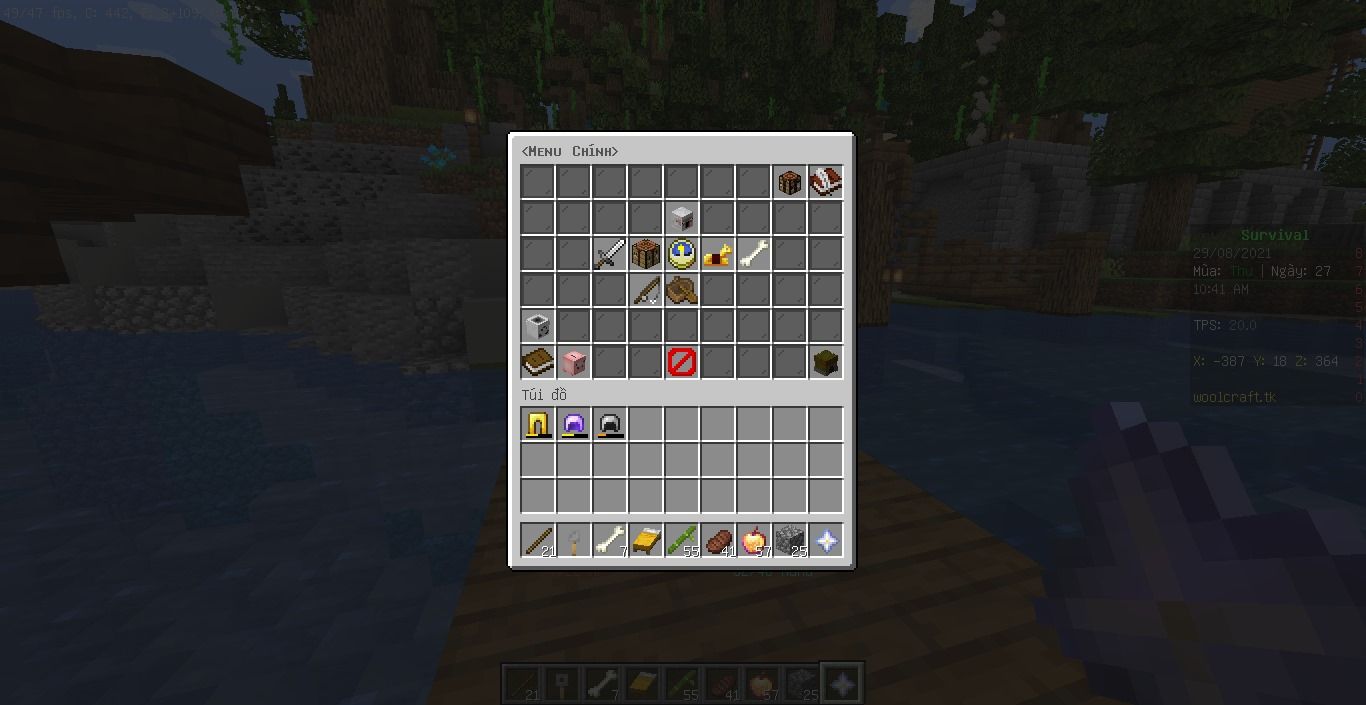This screenshot has width=1366, height=705.
Task: Pick up the golden leggings from inventory
Action: [x=538, y=425]
